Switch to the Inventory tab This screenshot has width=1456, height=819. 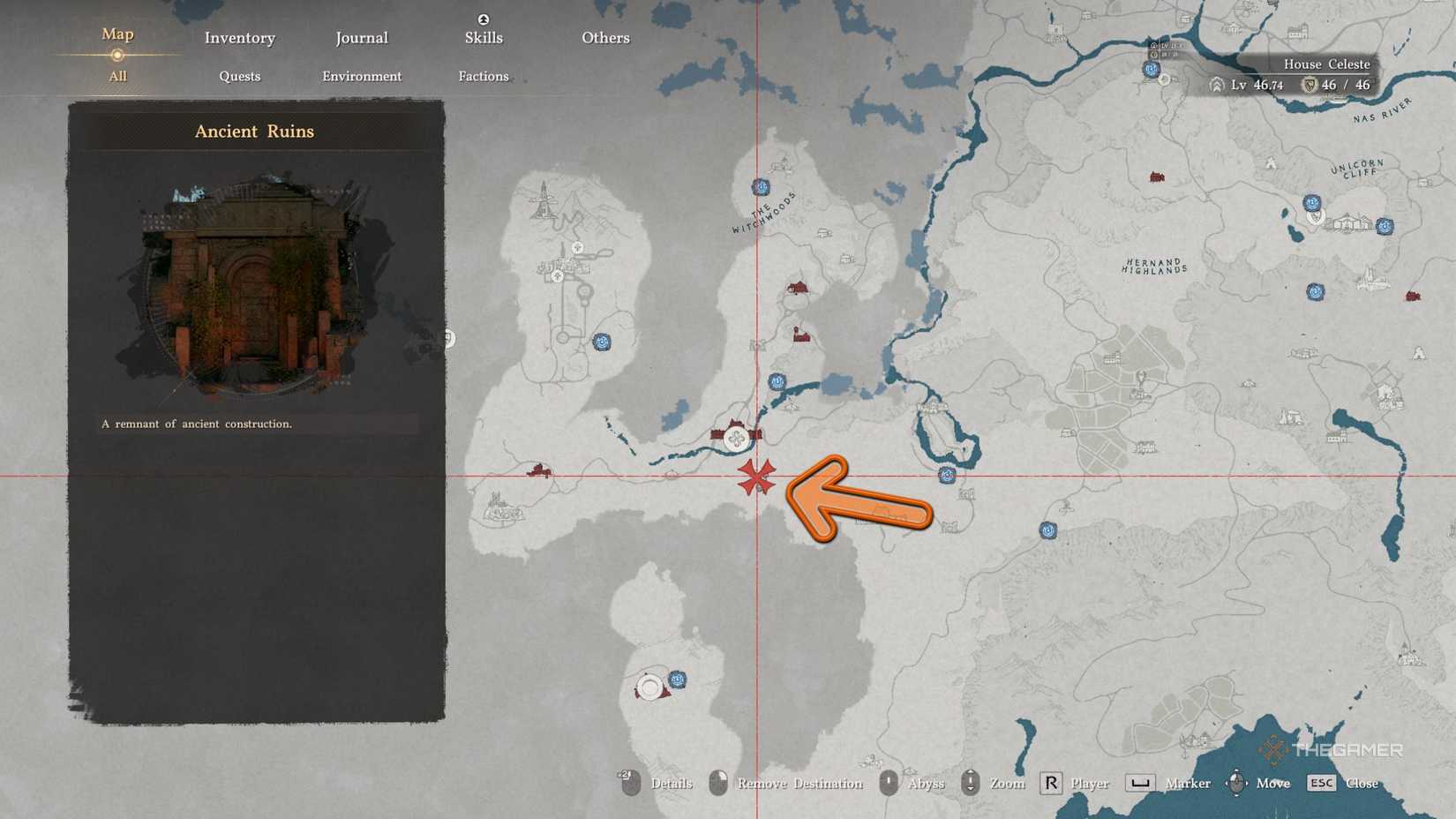pyautogui.click(x=239, y=37)
